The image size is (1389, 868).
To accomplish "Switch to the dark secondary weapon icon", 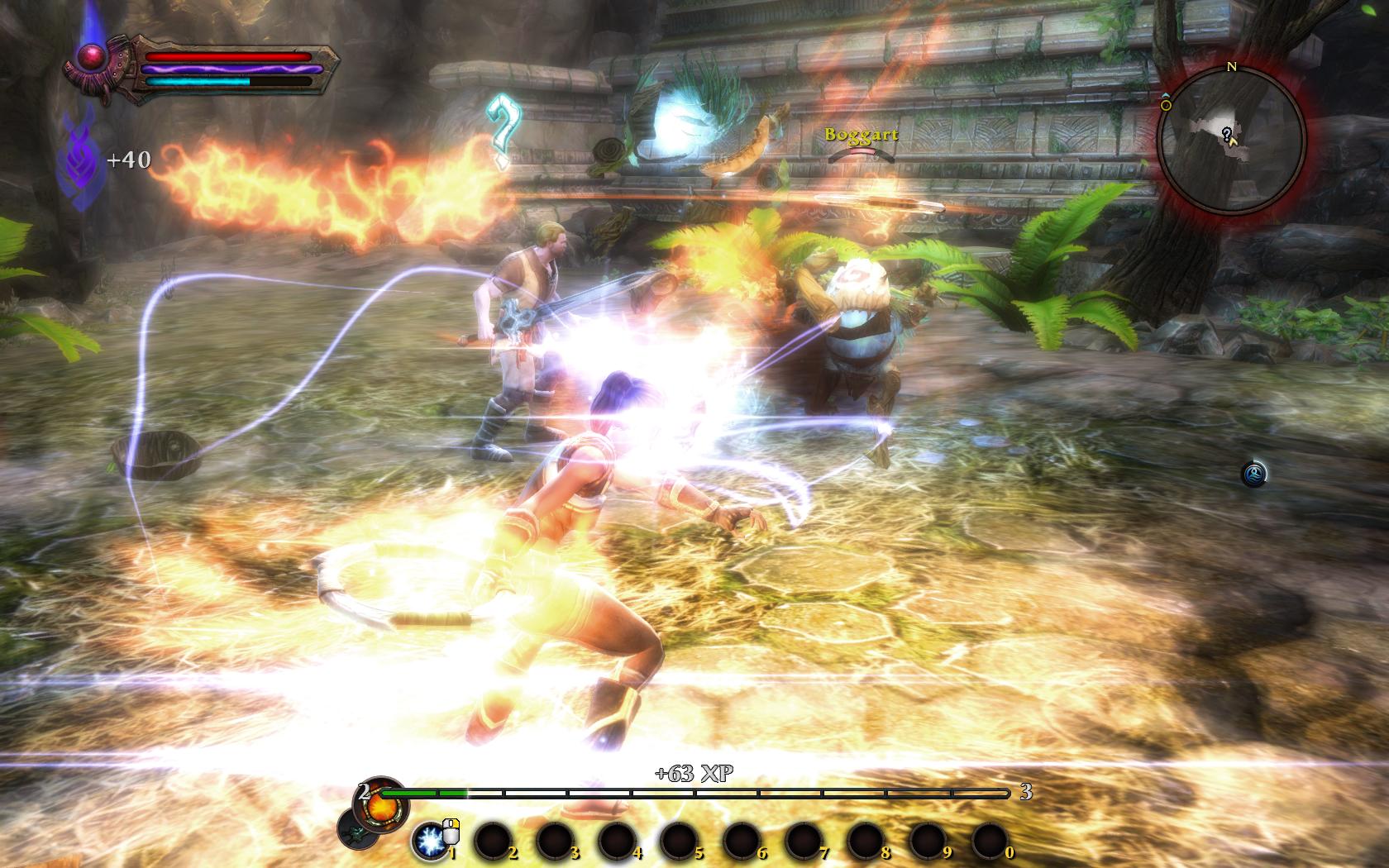I will coord(357,829).
